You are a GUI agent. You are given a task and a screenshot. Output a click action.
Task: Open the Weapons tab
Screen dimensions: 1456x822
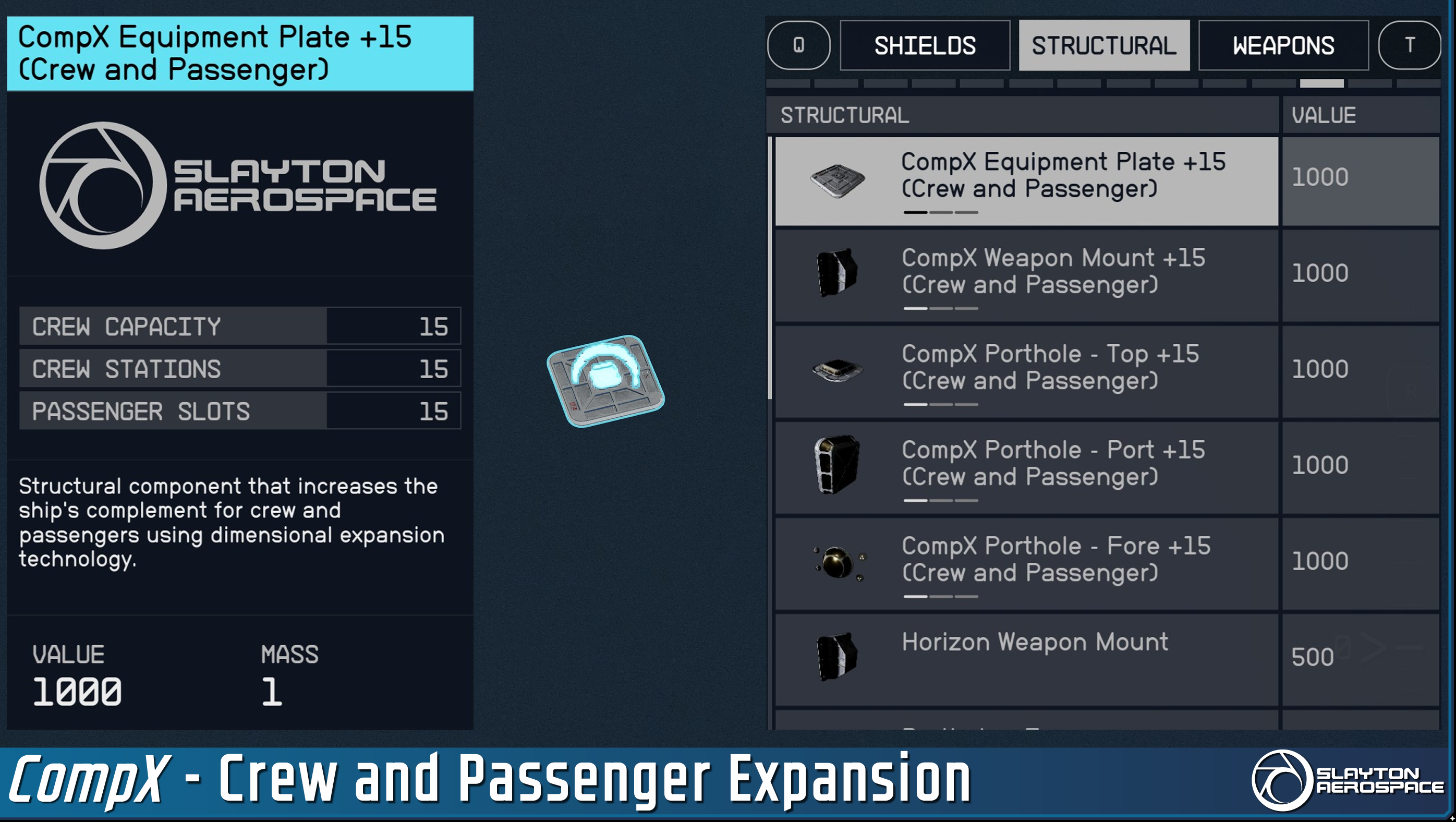click(1283, 46)
